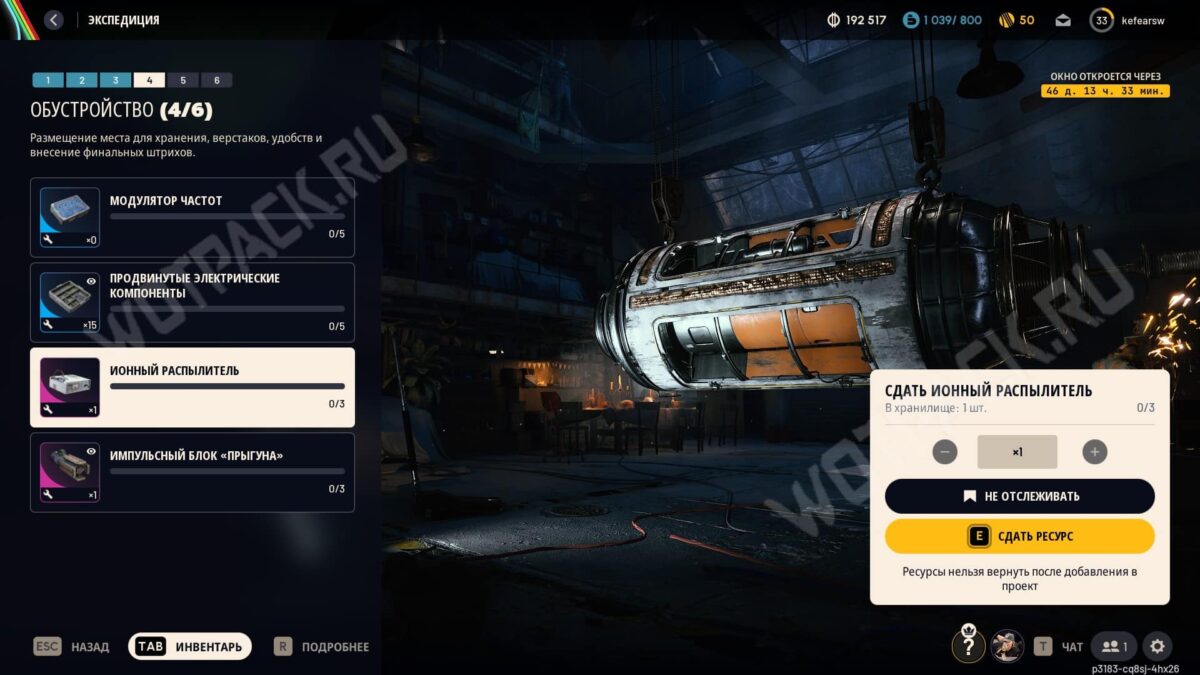Open stage tab 5
This screenshot has width=1200, height=675.
pos(182,80)
